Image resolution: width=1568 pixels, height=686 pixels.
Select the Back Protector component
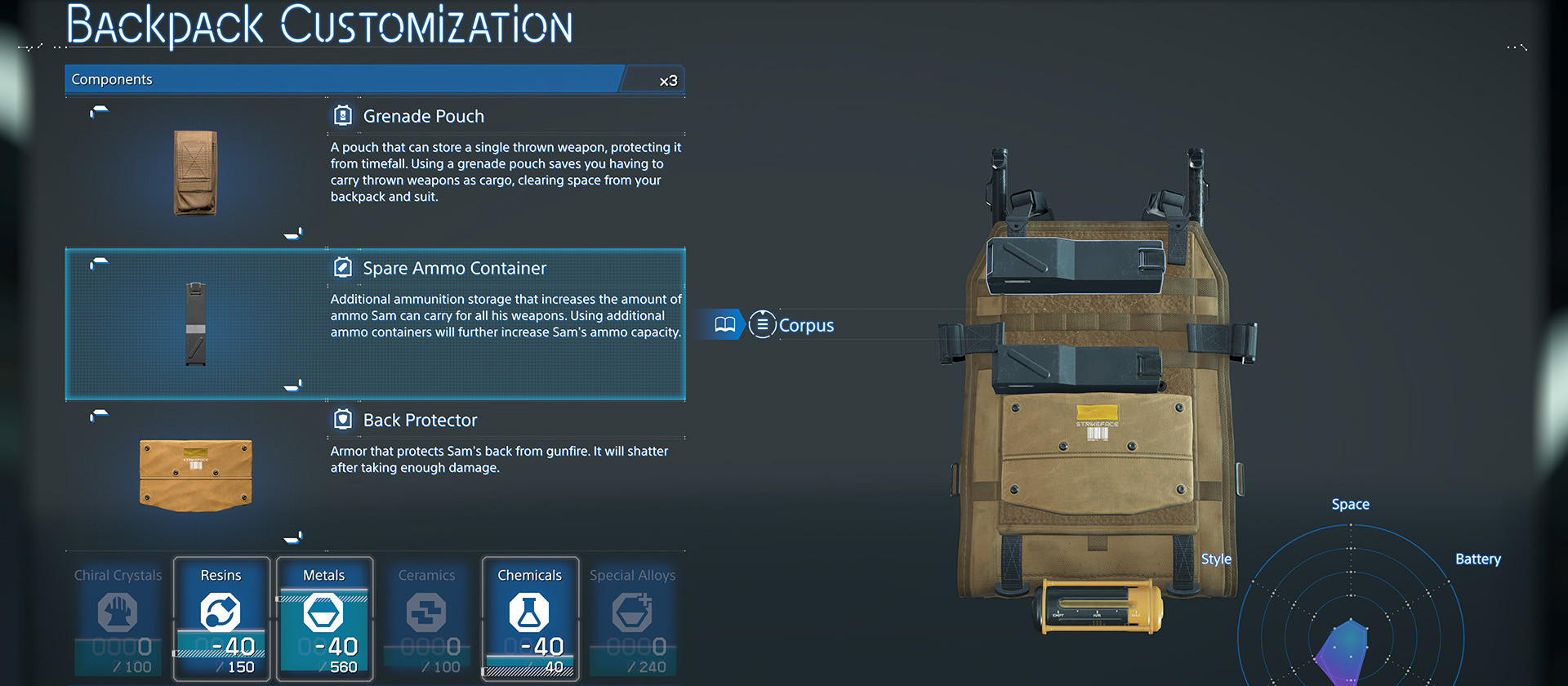point(420,421)
